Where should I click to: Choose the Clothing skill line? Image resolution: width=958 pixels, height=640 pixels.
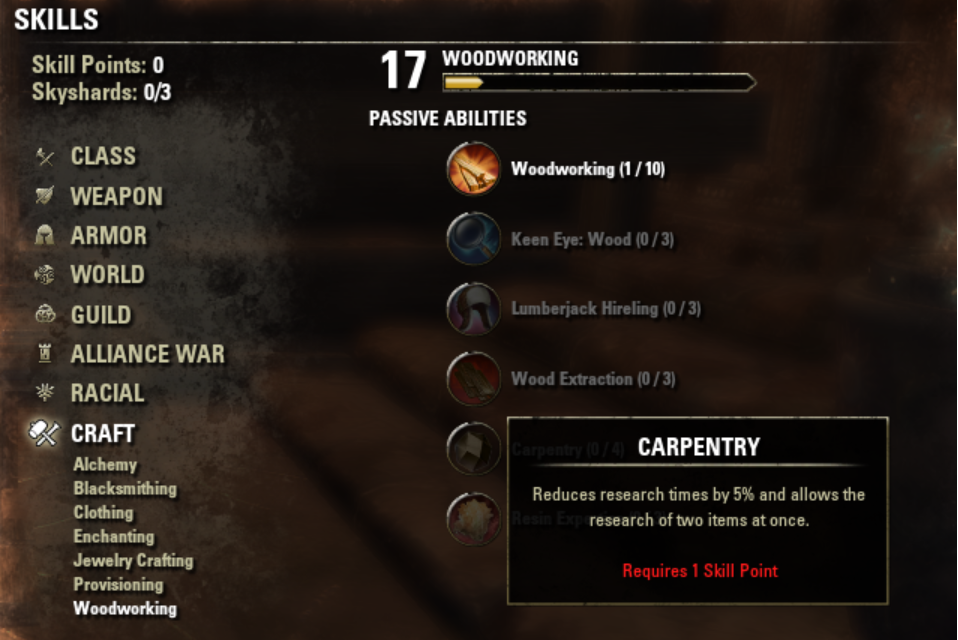(103, 513)
